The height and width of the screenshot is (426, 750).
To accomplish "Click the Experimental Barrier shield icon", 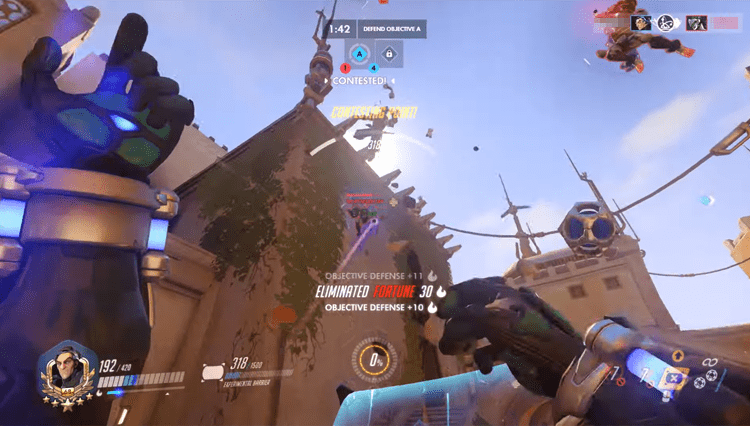I will pos(213,371).
